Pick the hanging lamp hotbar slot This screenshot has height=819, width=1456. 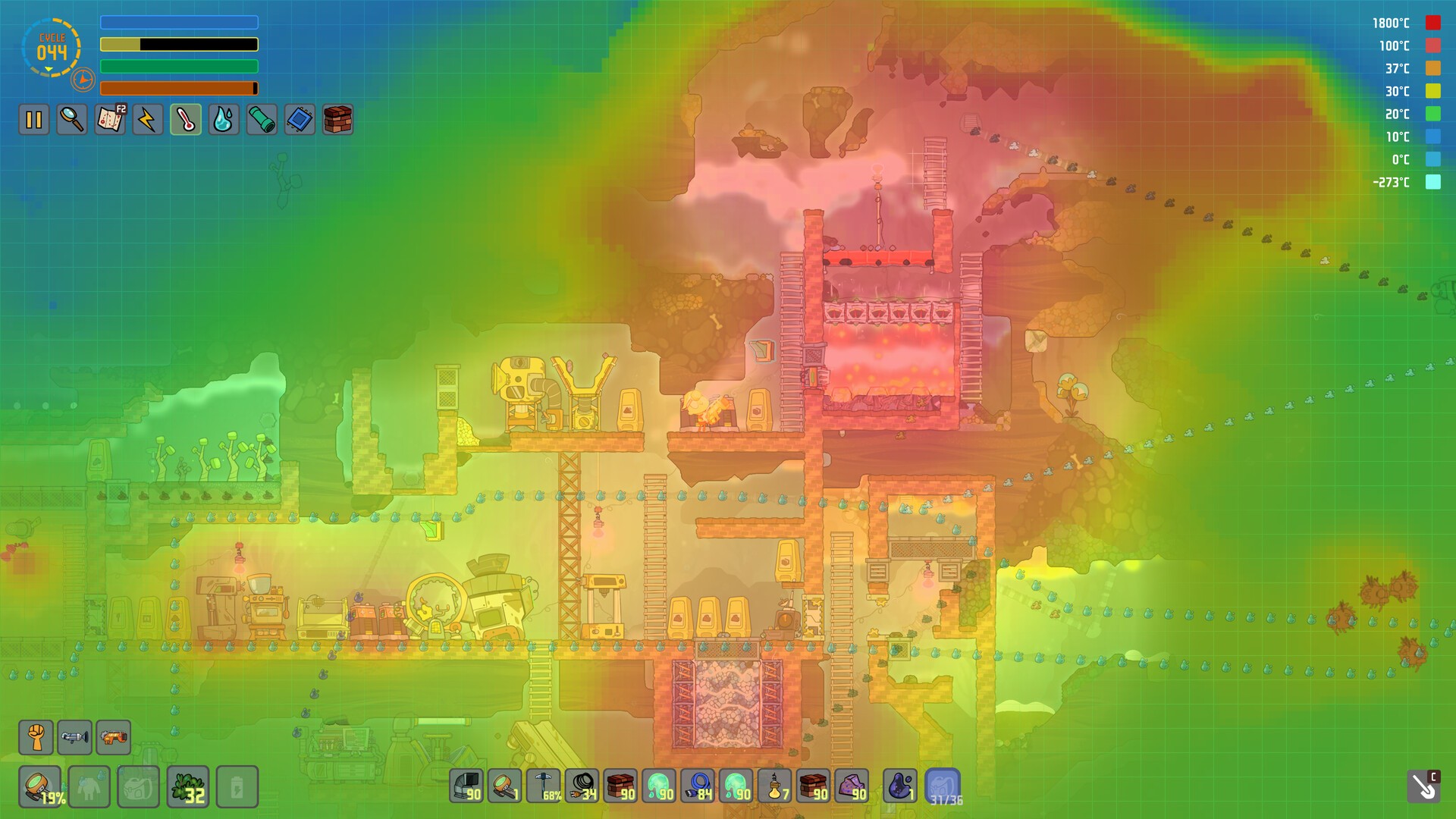[x=775, y=786]
